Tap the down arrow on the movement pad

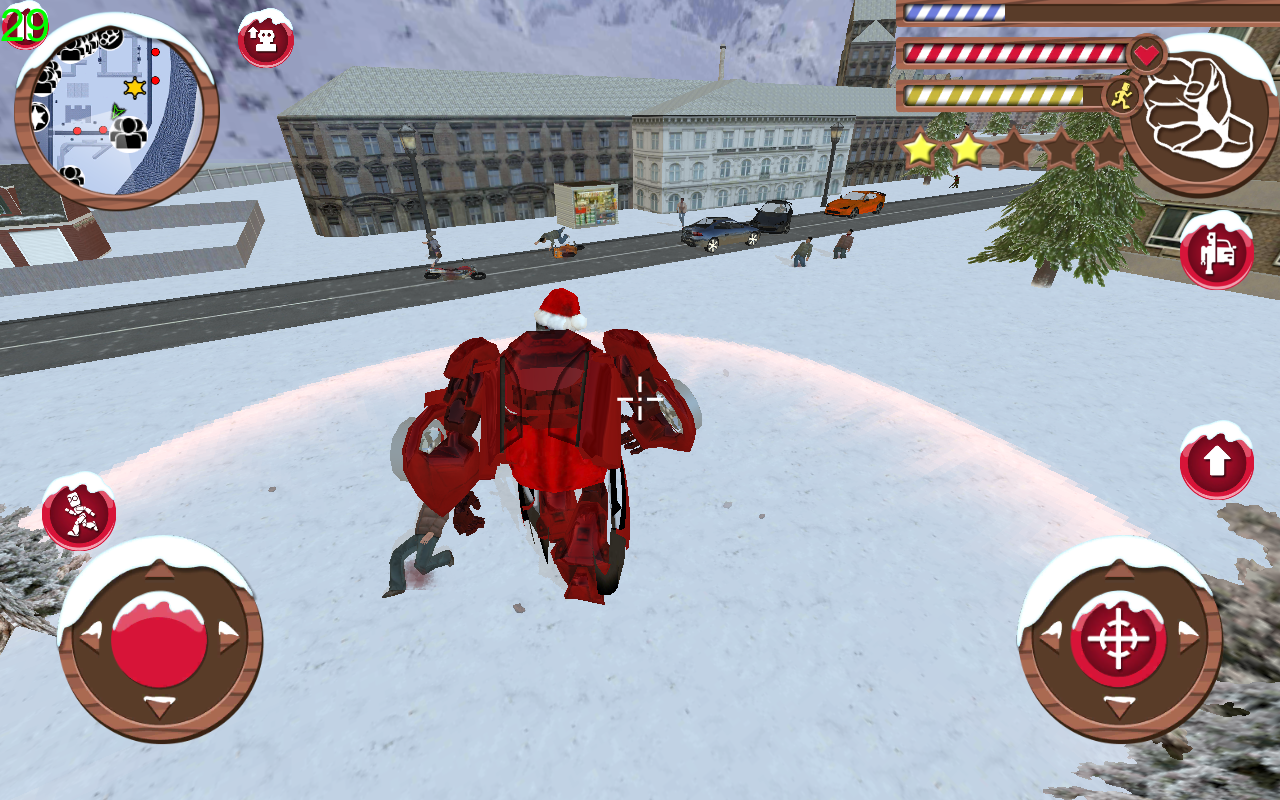pyautogui.click(x=160, y=704)
